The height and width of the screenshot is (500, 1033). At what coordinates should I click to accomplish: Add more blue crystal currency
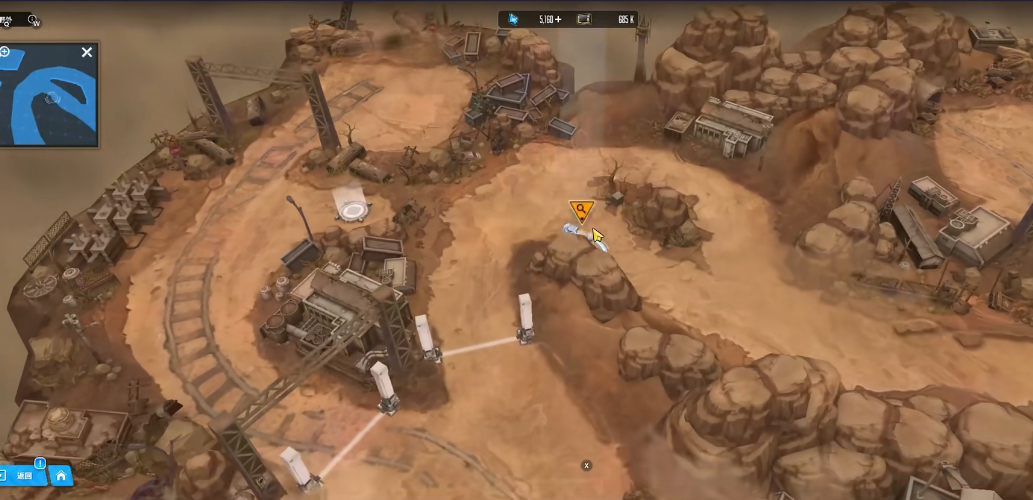(x=558, y=19)
